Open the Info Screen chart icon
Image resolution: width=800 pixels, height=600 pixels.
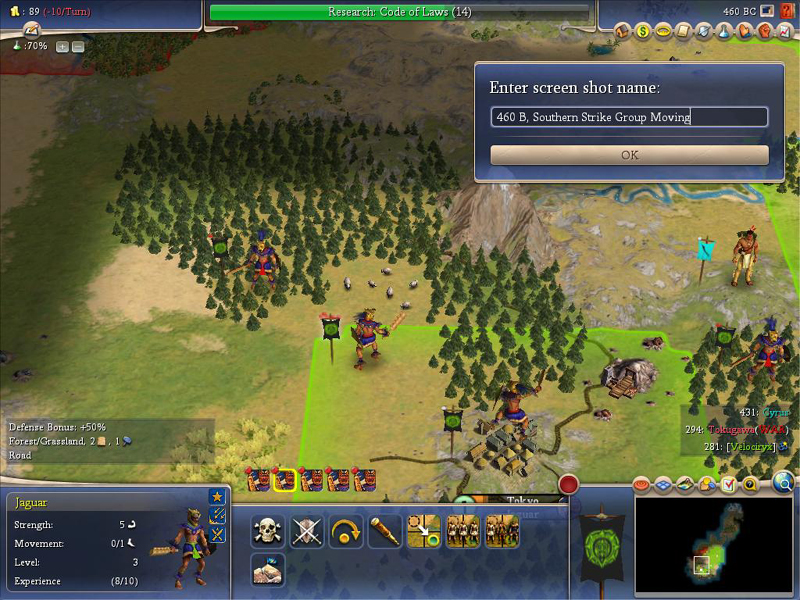click(x=784, y=32)
